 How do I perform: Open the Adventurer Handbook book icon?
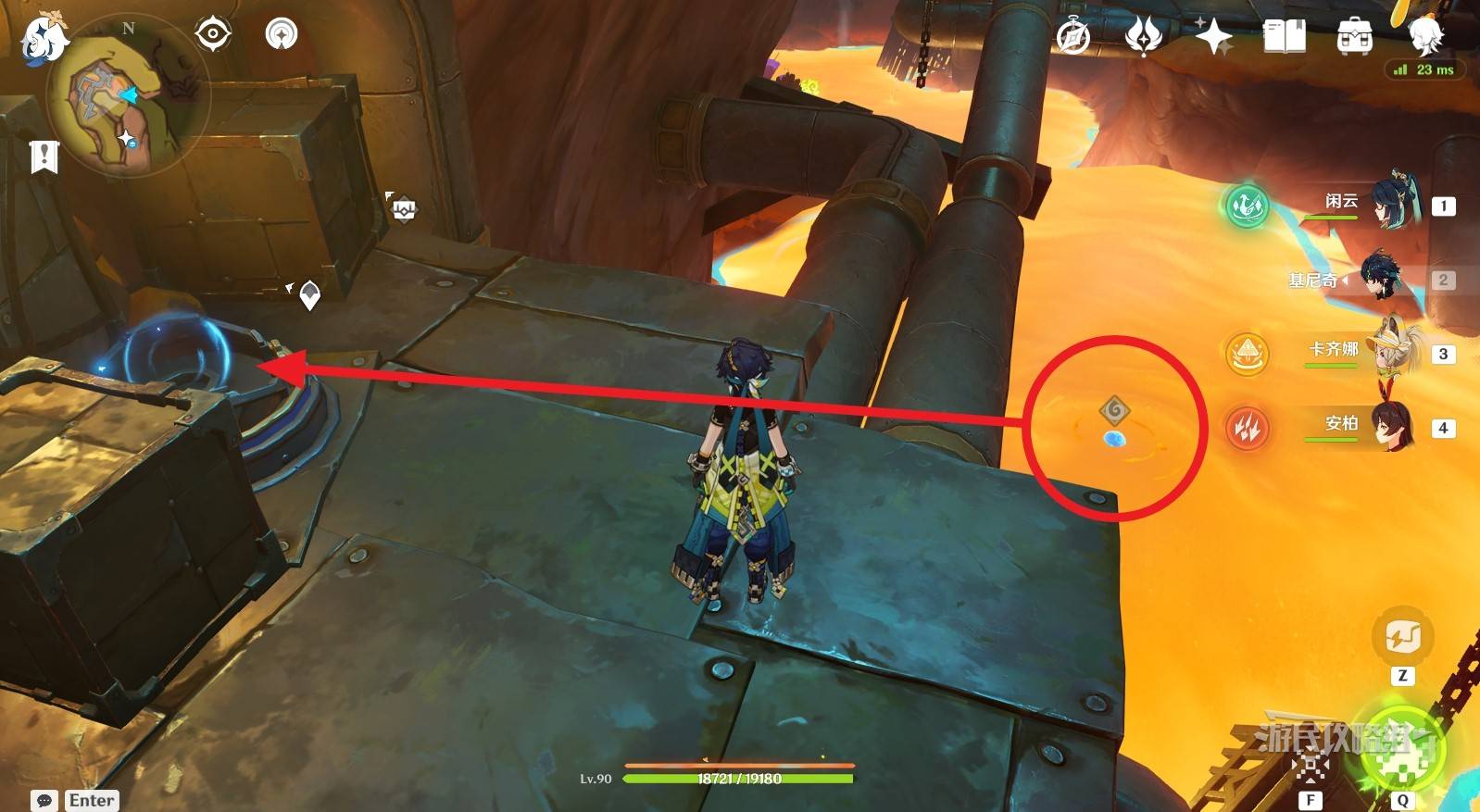coord(1285,37)
